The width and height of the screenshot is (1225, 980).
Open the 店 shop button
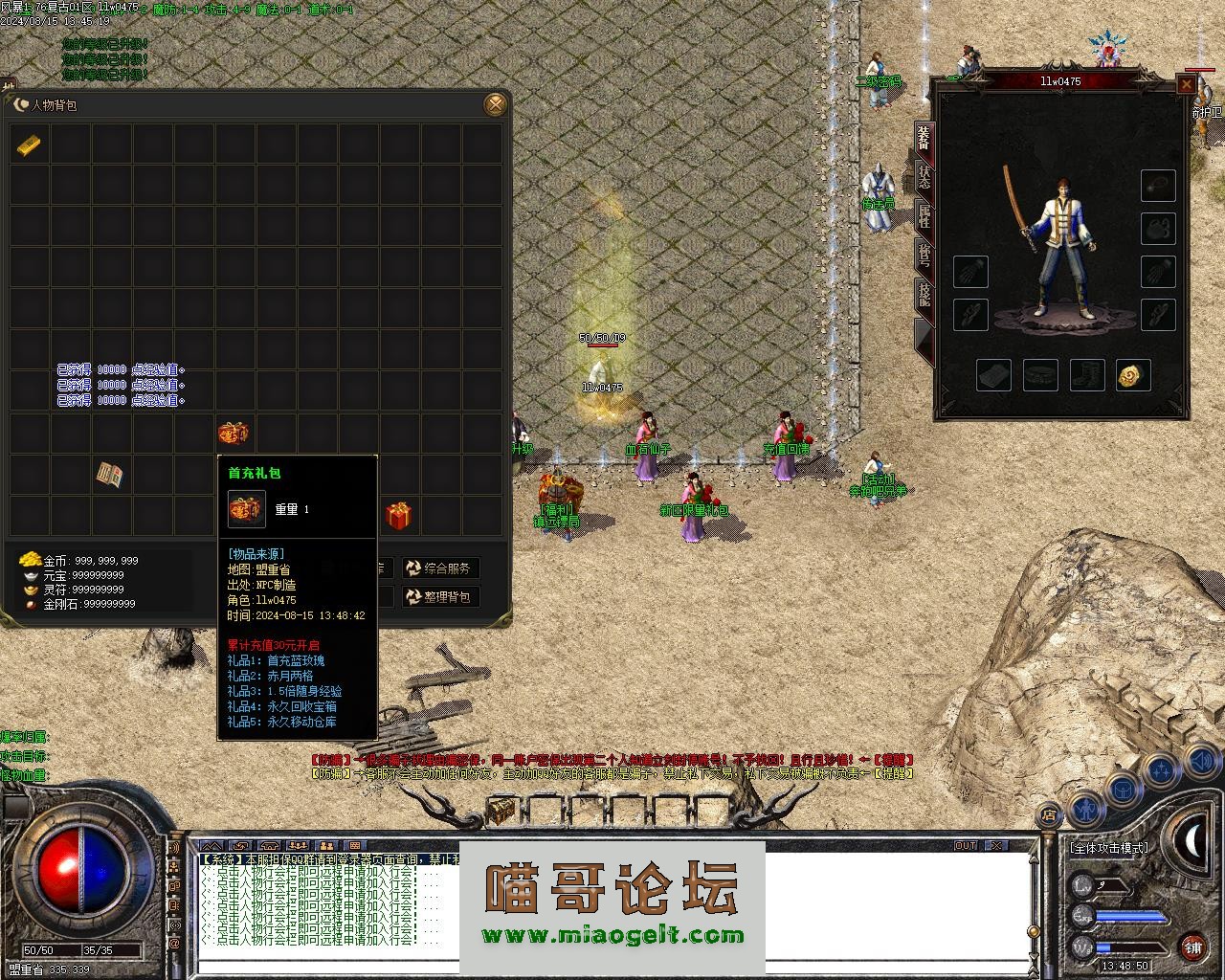pyautogui.click(x=1049, y=815)
